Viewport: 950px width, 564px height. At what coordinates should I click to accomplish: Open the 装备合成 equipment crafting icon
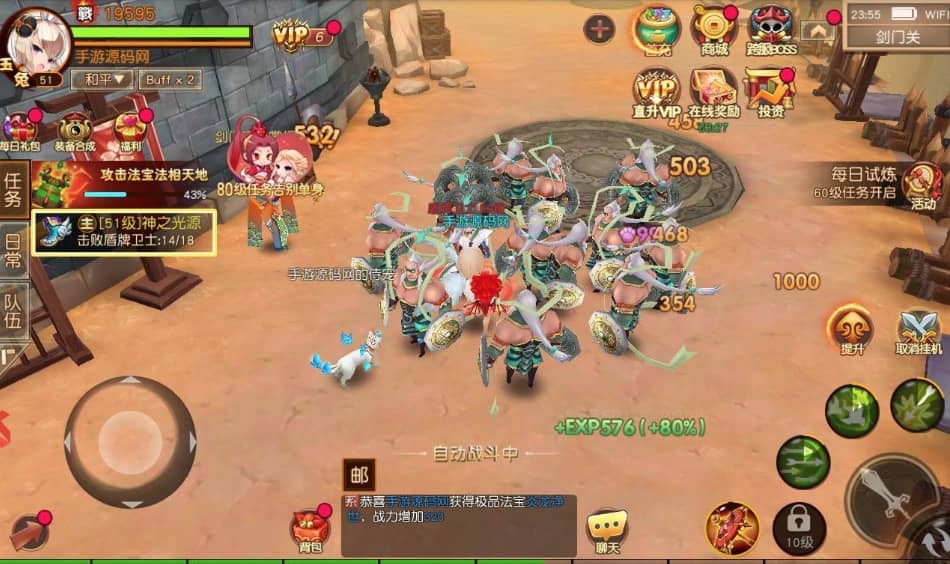pos(75,131)
